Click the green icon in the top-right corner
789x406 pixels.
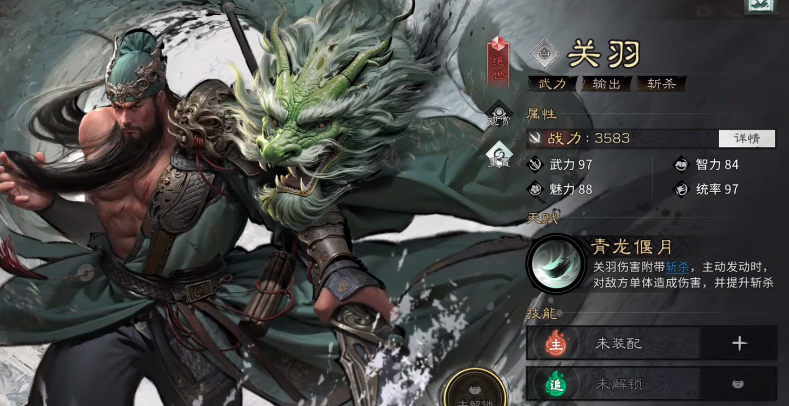[762, 5]
